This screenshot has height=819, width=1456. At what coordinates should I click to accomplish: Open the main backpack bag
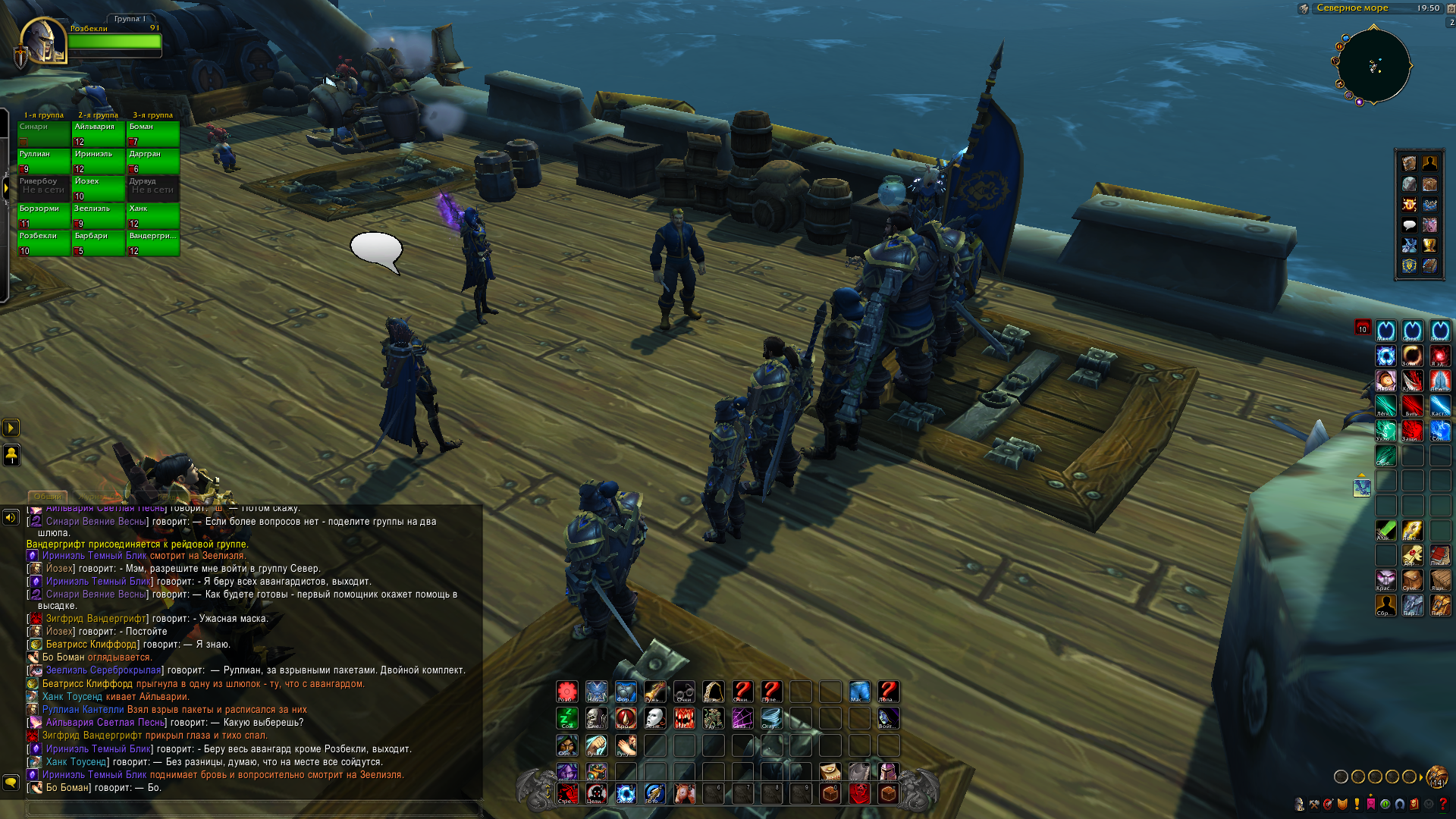pos(1436,777)
